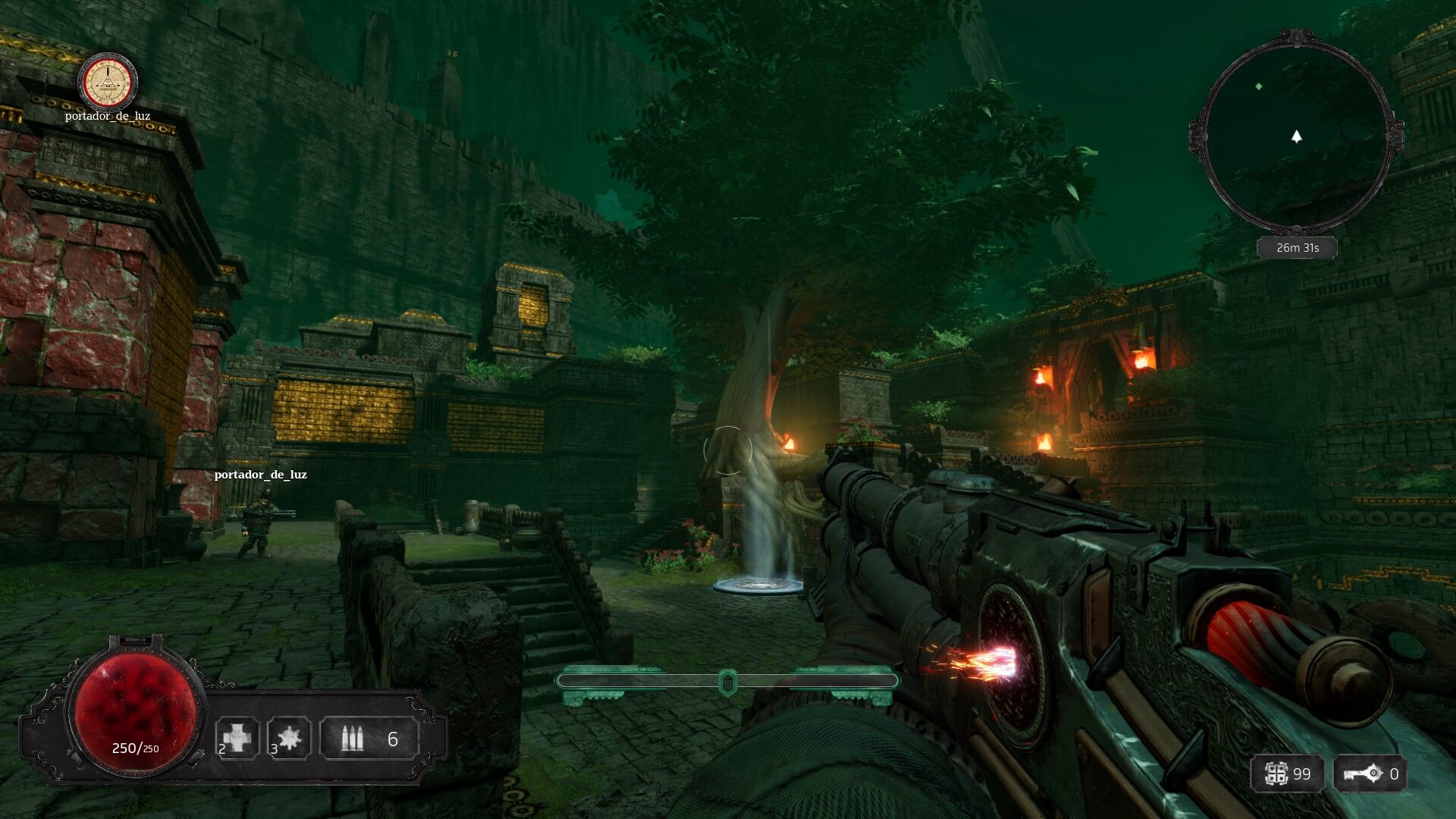
Task: Click the portador_de_luz player avatar
Action: click(108, 81)
